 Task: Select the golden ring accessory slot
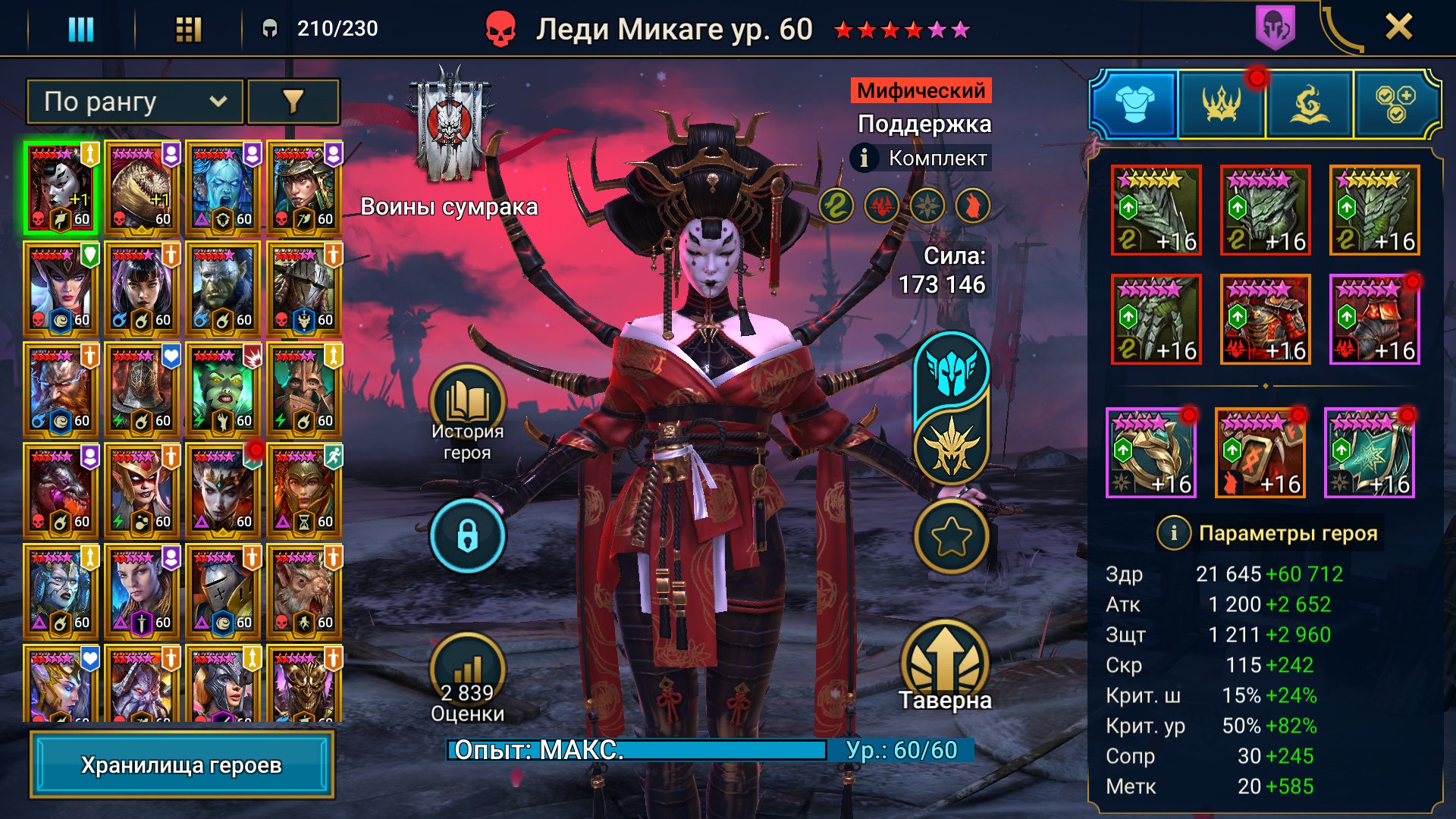pyautogui.click(x=1151, y=453)
